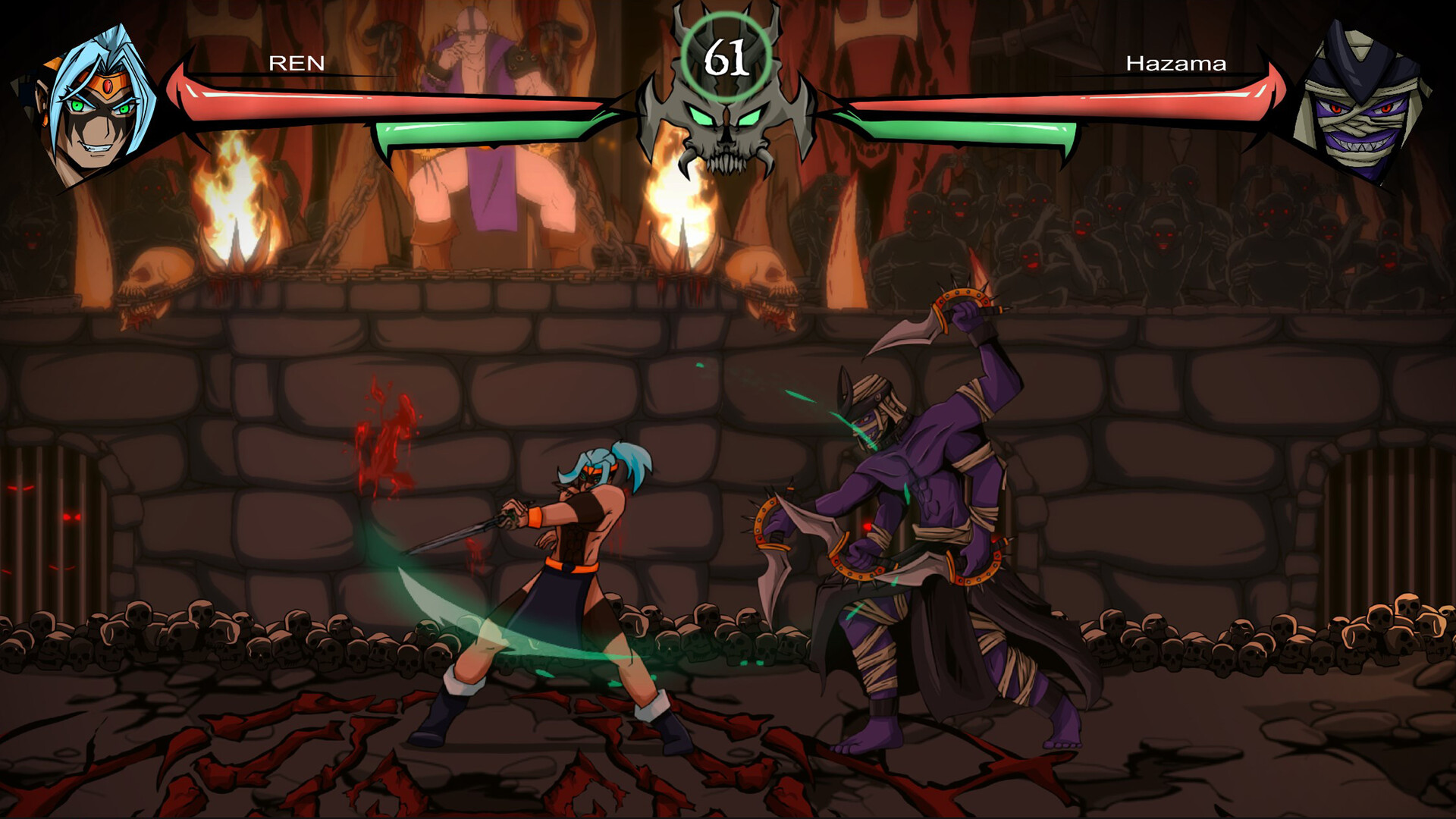Select the REN name label
The height and width of the screenshot is (819, 1456).
pyautogui.click(x=296, y=64)
